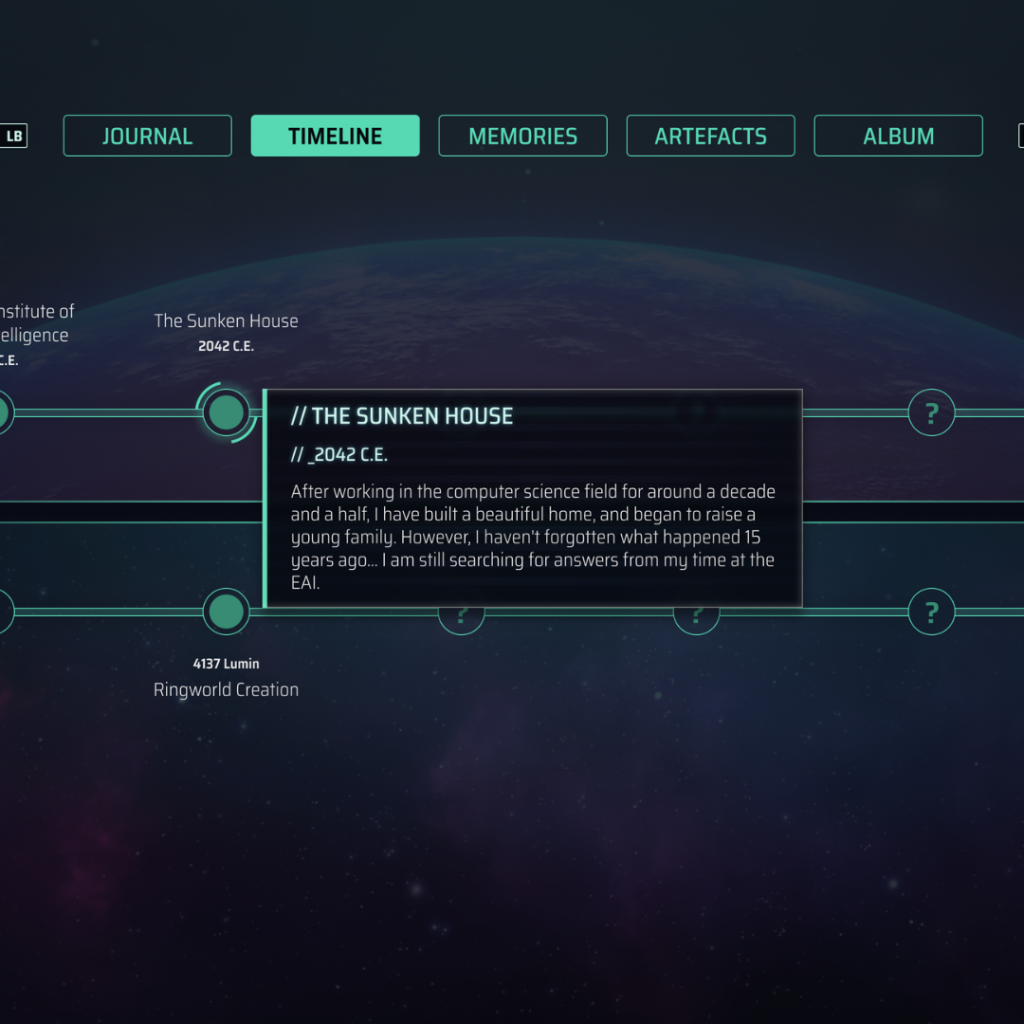Show the Artefacts tab

tap(710, 136)
